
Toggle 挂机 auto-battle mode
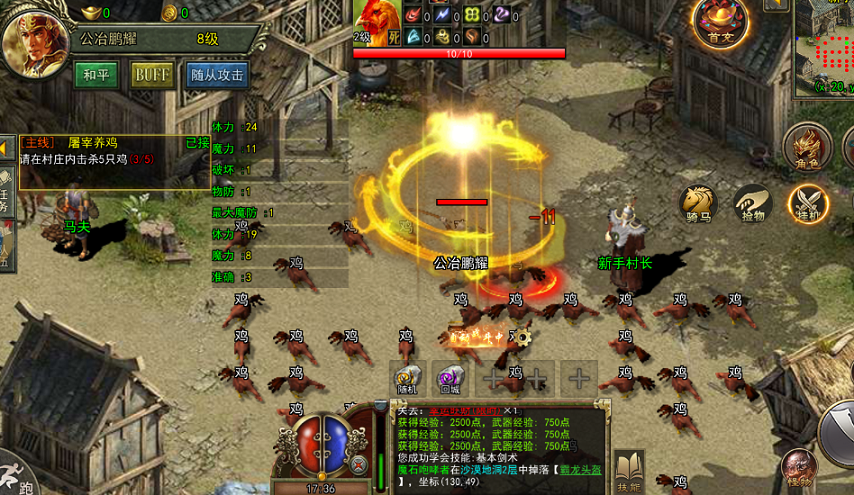806,202
